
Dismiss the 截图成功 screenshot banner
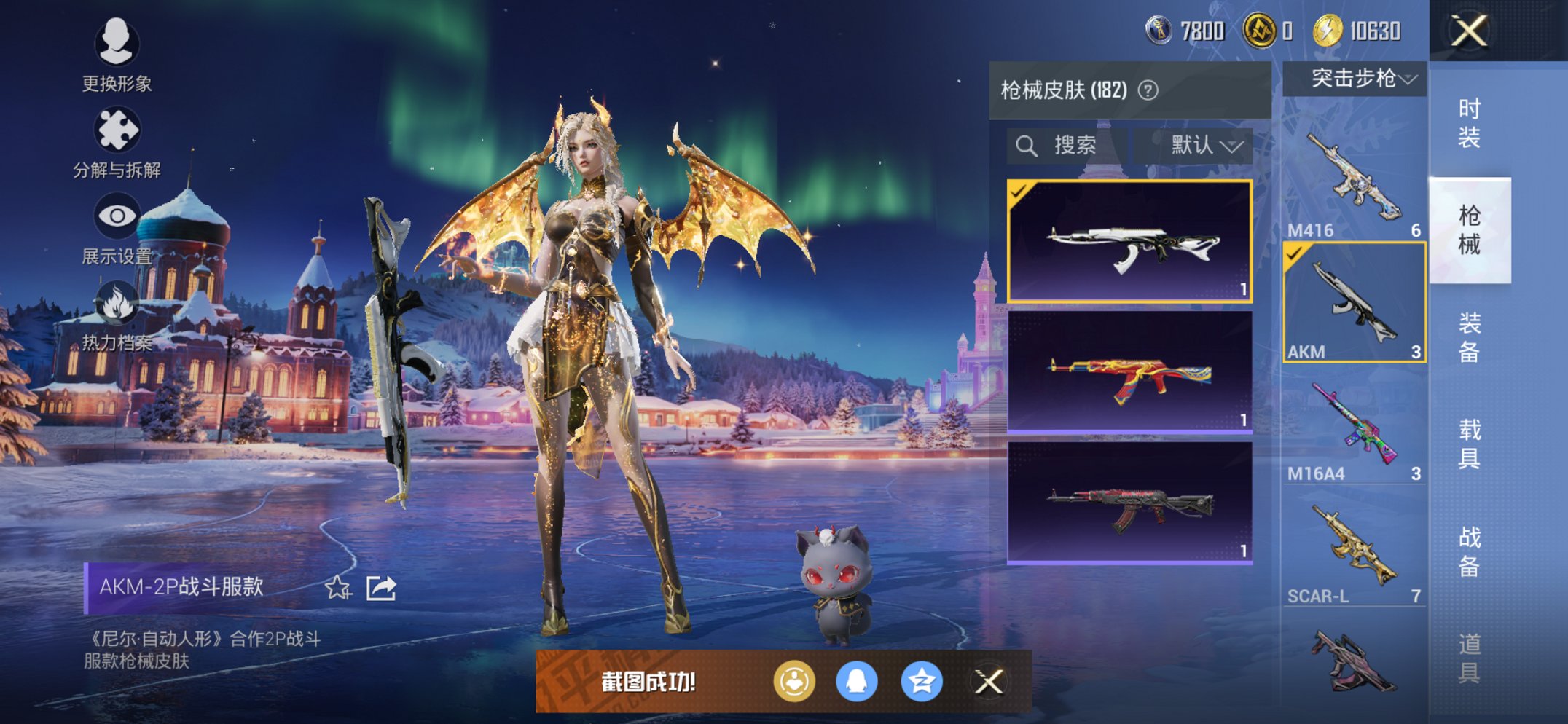[989, 682]
